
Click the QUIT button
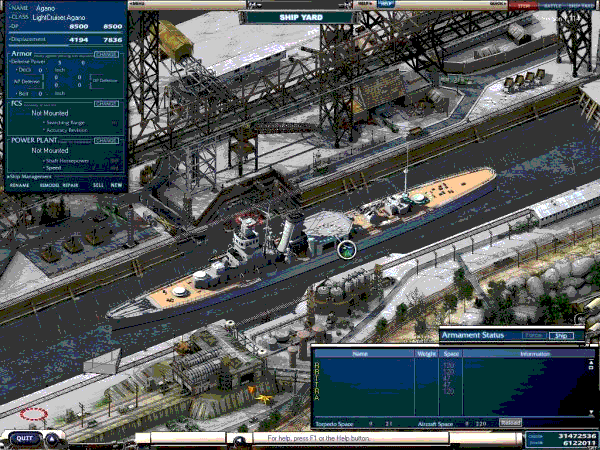tap(24, 437)
